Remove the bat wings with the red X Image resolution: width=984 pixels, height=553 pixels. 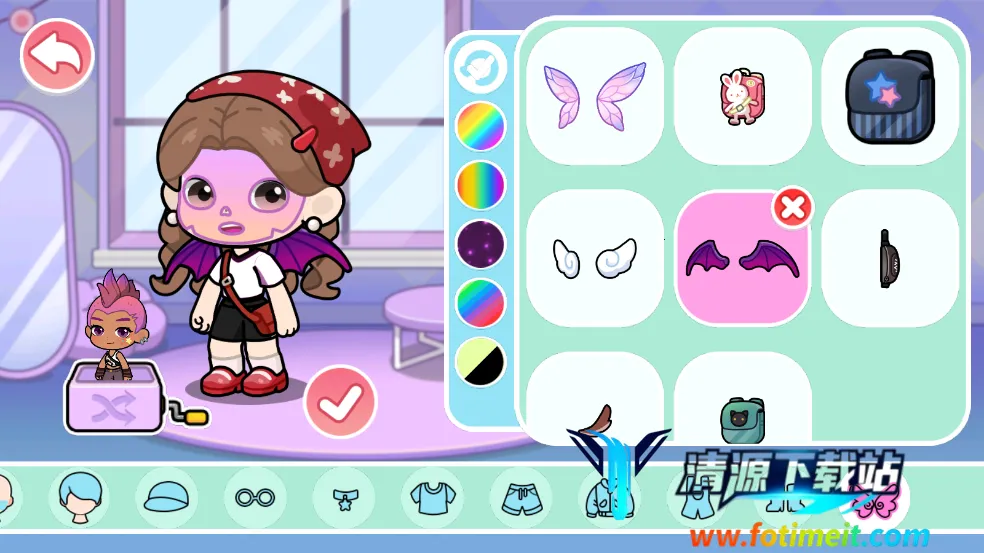(792, 208)
